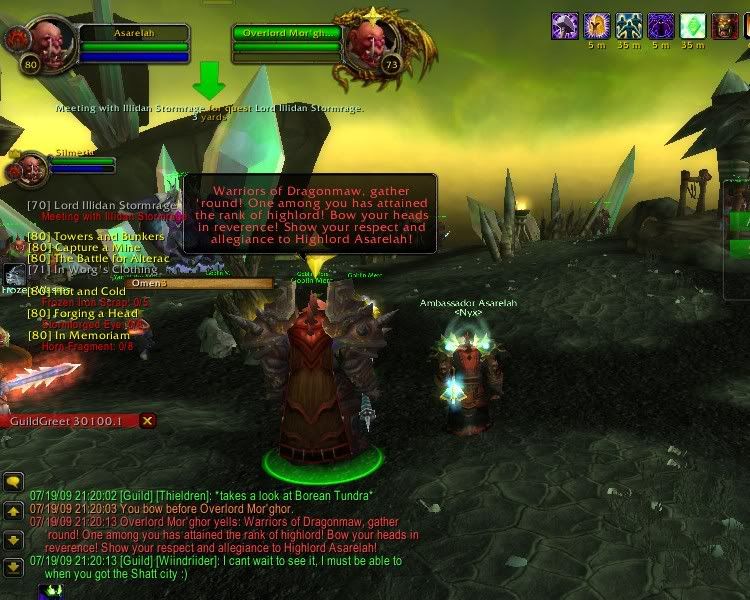Viewport: 750px width, 600px height.
Task: Open the Lord Illidan Stormrage quest entry
Action: (102, 205)
